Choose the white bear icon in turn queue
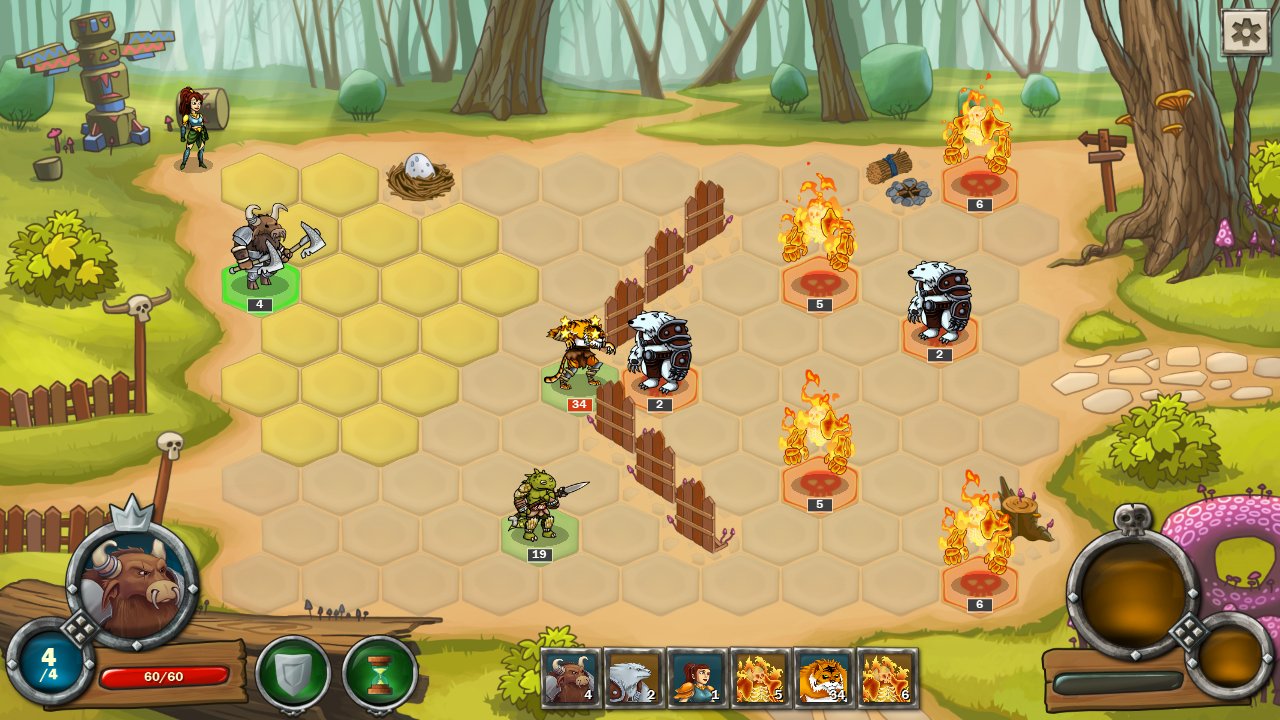This screenshot has height=720, width=1280. pos(634,678)
